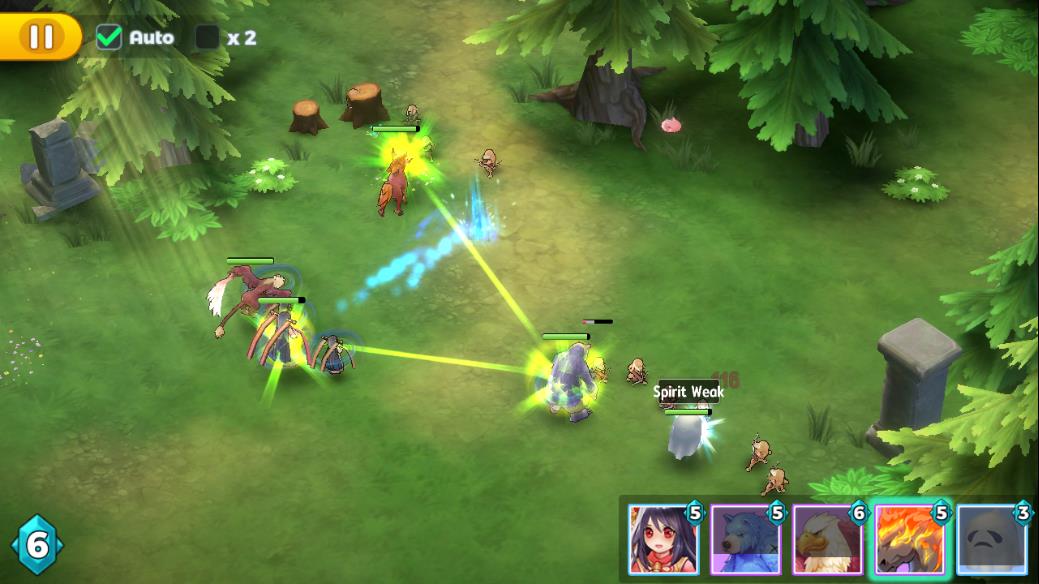Choose the grey ghost skill card
The image size is (1039, 584).
(x=991, y=539)
